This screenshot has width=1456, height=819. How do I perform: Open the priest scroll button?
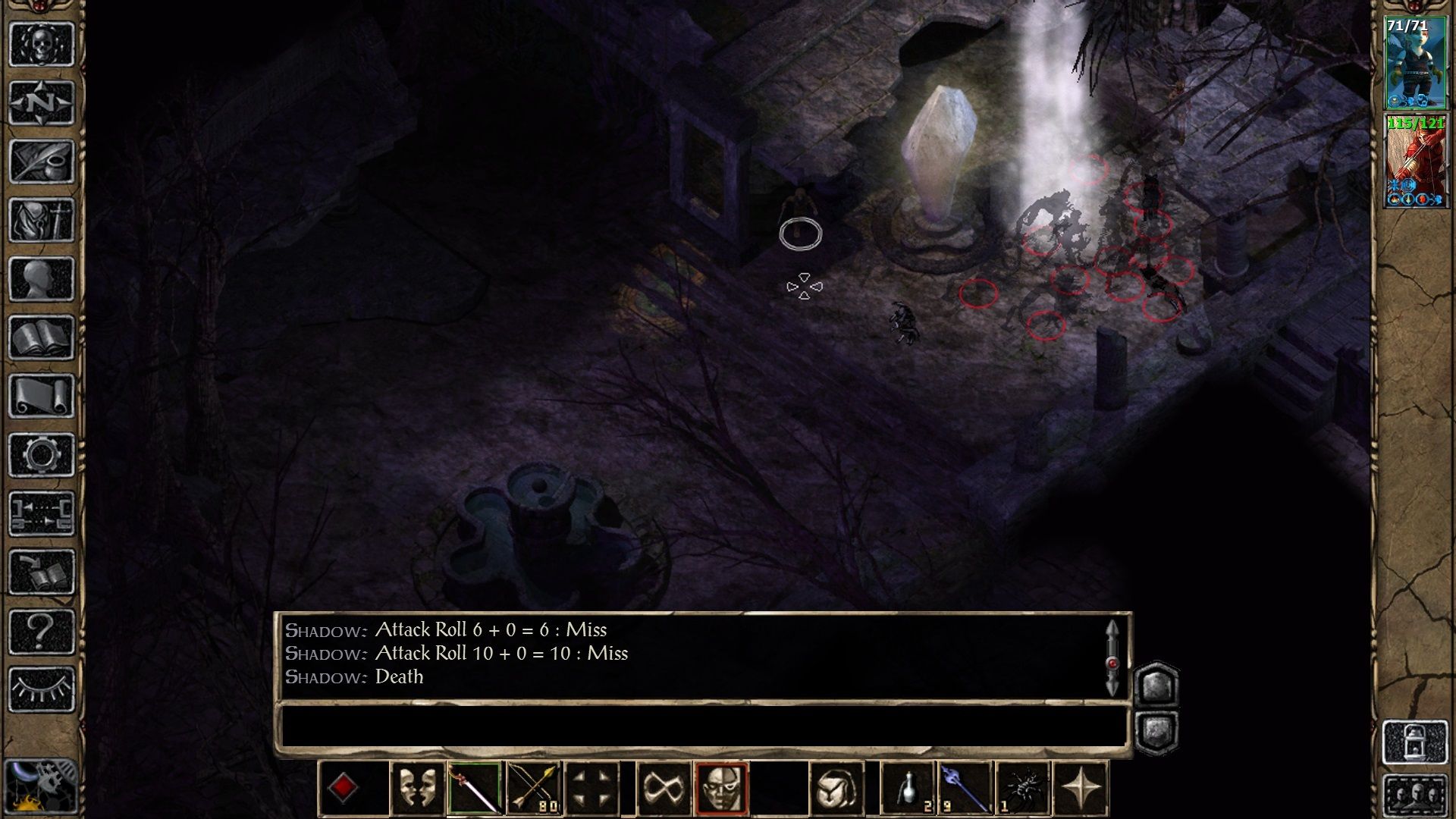tap(41, 396)
